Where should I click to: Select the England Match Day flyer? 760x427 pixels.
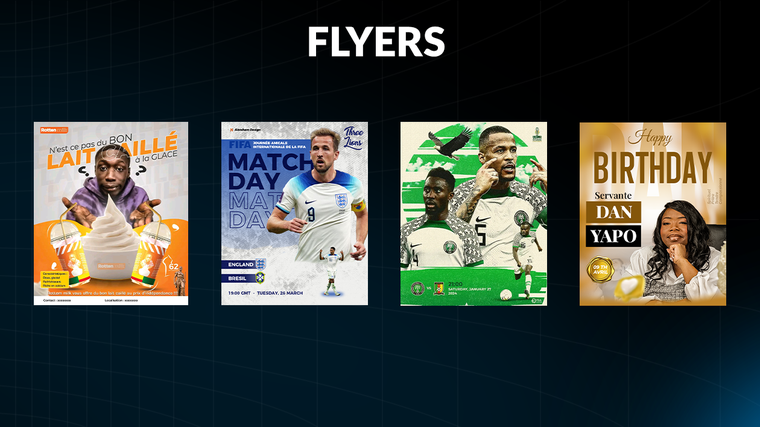click(x=294, y=213)
